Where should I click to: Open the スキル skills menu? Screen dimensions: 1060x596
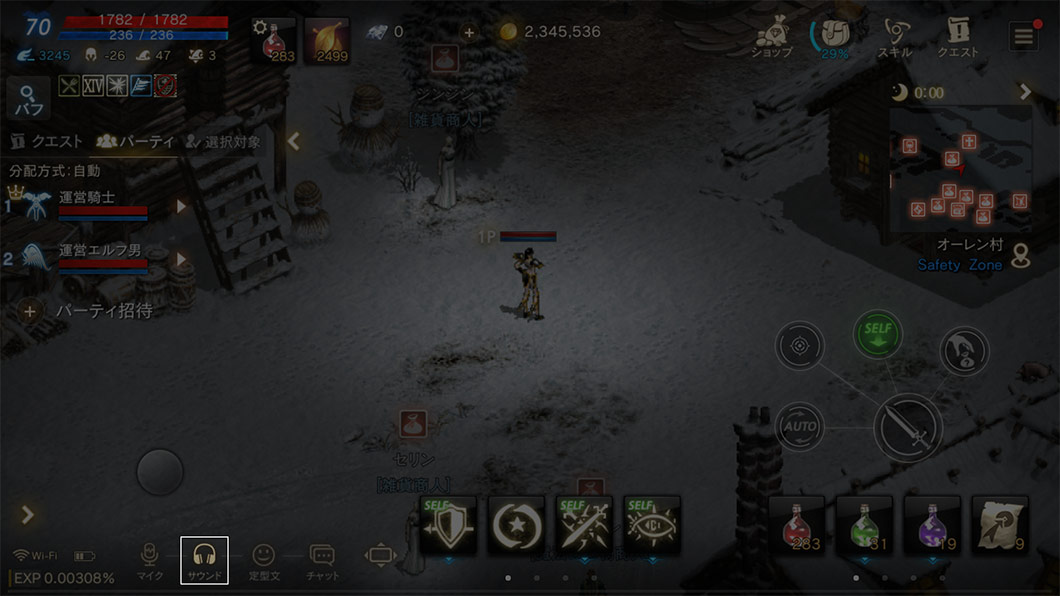point(893,38)
